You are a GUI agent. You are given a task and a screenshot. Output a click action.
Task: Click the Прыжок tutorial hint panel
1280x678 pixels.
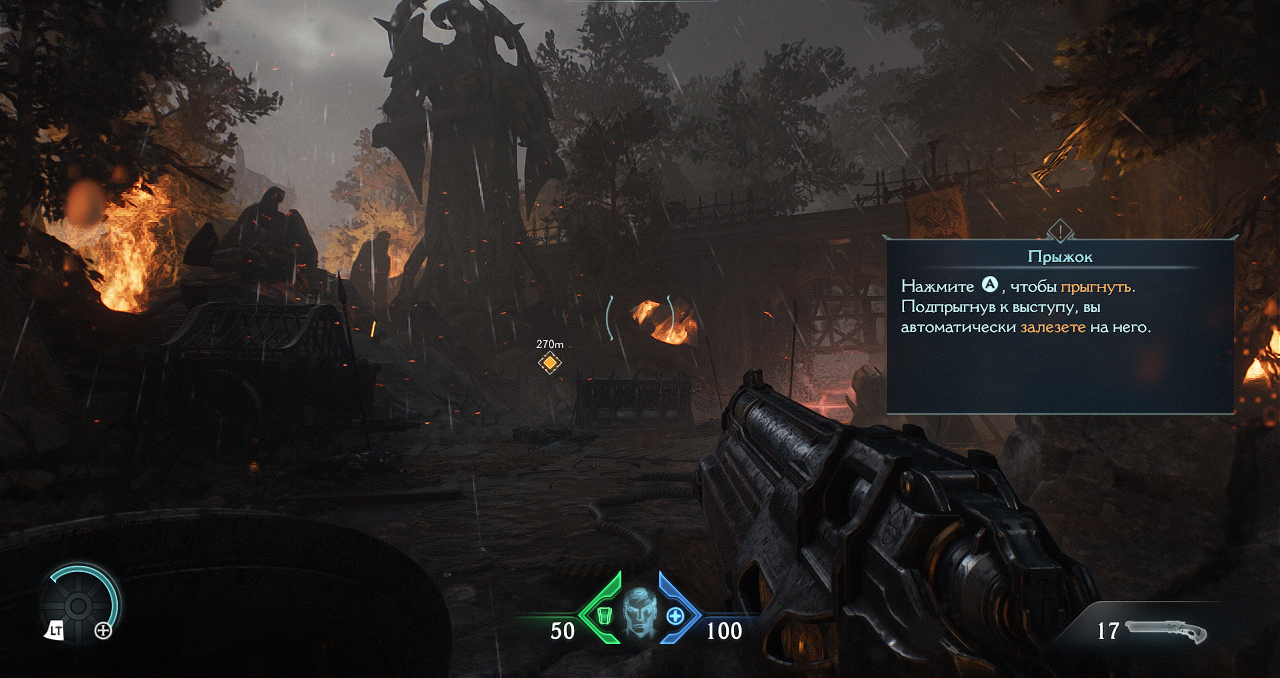pyautogui.click(x=1060, y=325)
